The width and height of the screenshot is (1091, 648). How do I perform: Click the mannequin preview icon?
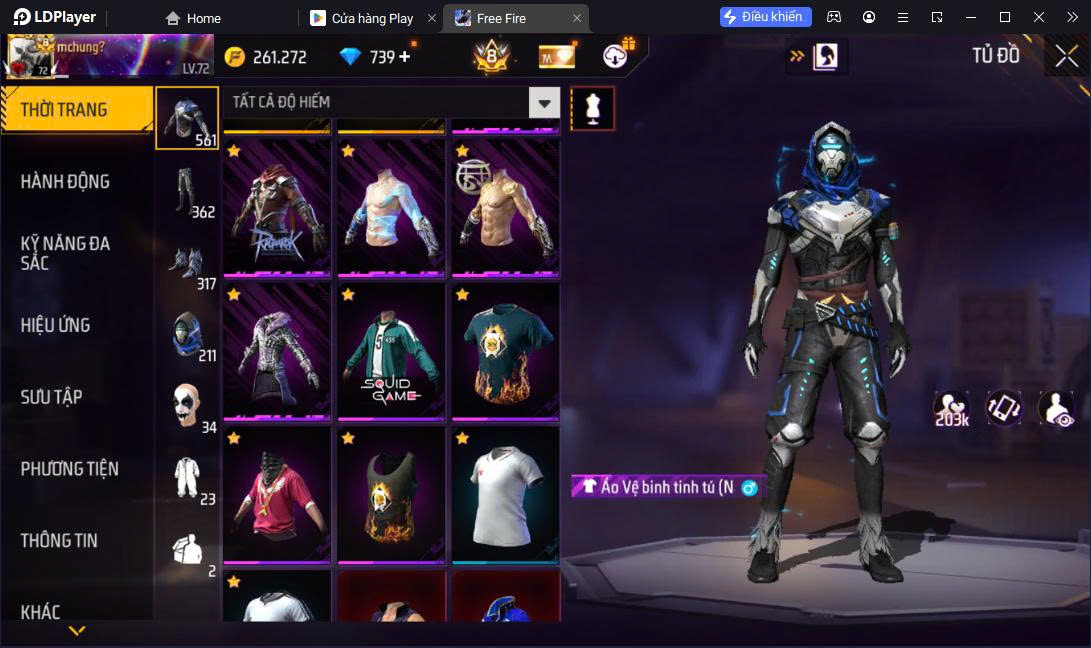click(x=592, y=108)
